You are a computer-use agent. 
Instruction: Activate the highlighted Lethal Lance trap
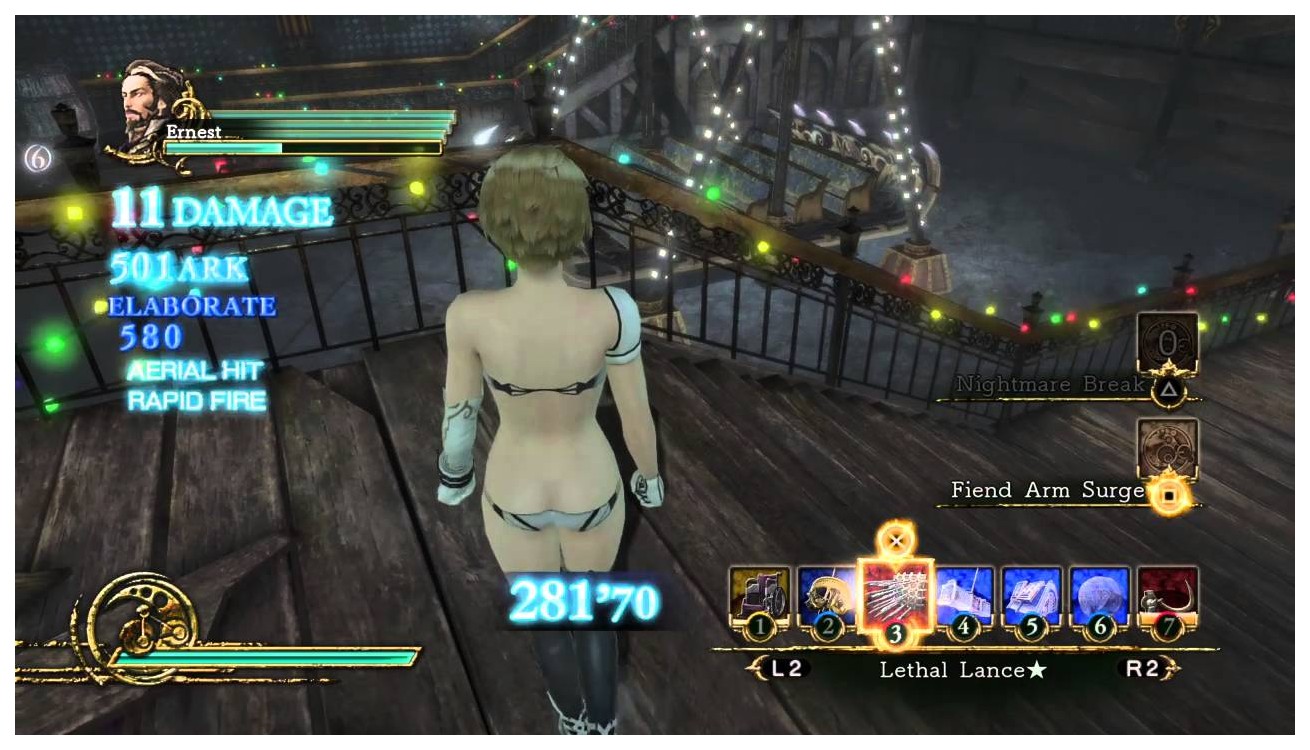point(895,598)
